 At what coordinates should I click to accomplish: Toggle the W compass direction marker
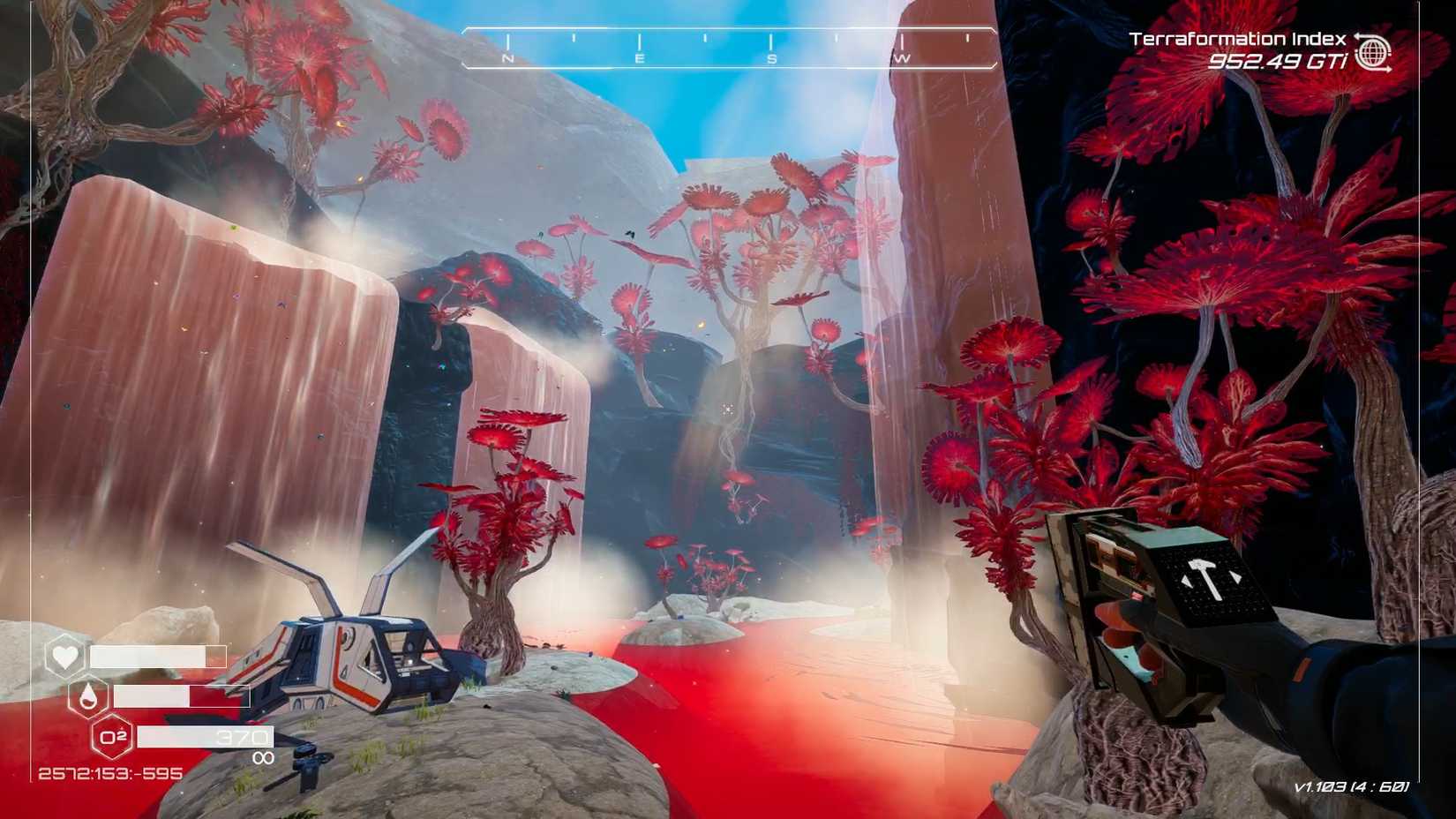pos(901,58)
